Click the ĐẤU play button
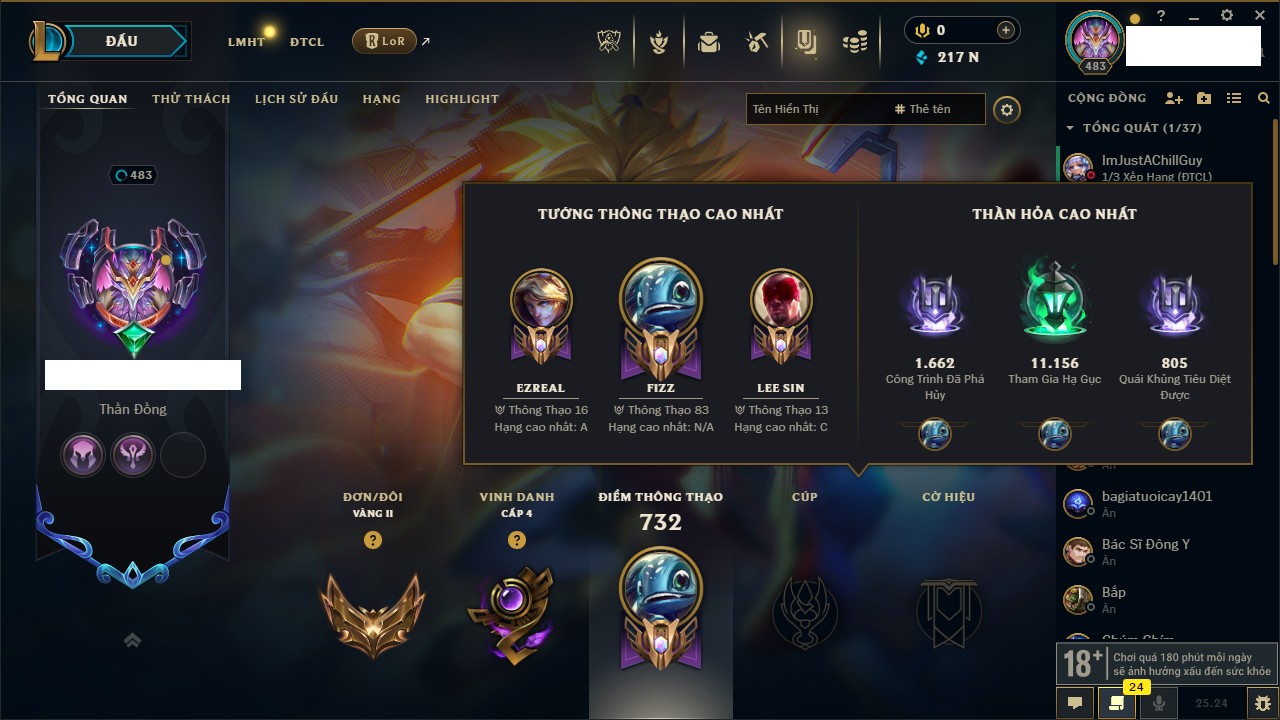Image resolution: width=1280 pixels, height=720 pixels. (120, 41)
